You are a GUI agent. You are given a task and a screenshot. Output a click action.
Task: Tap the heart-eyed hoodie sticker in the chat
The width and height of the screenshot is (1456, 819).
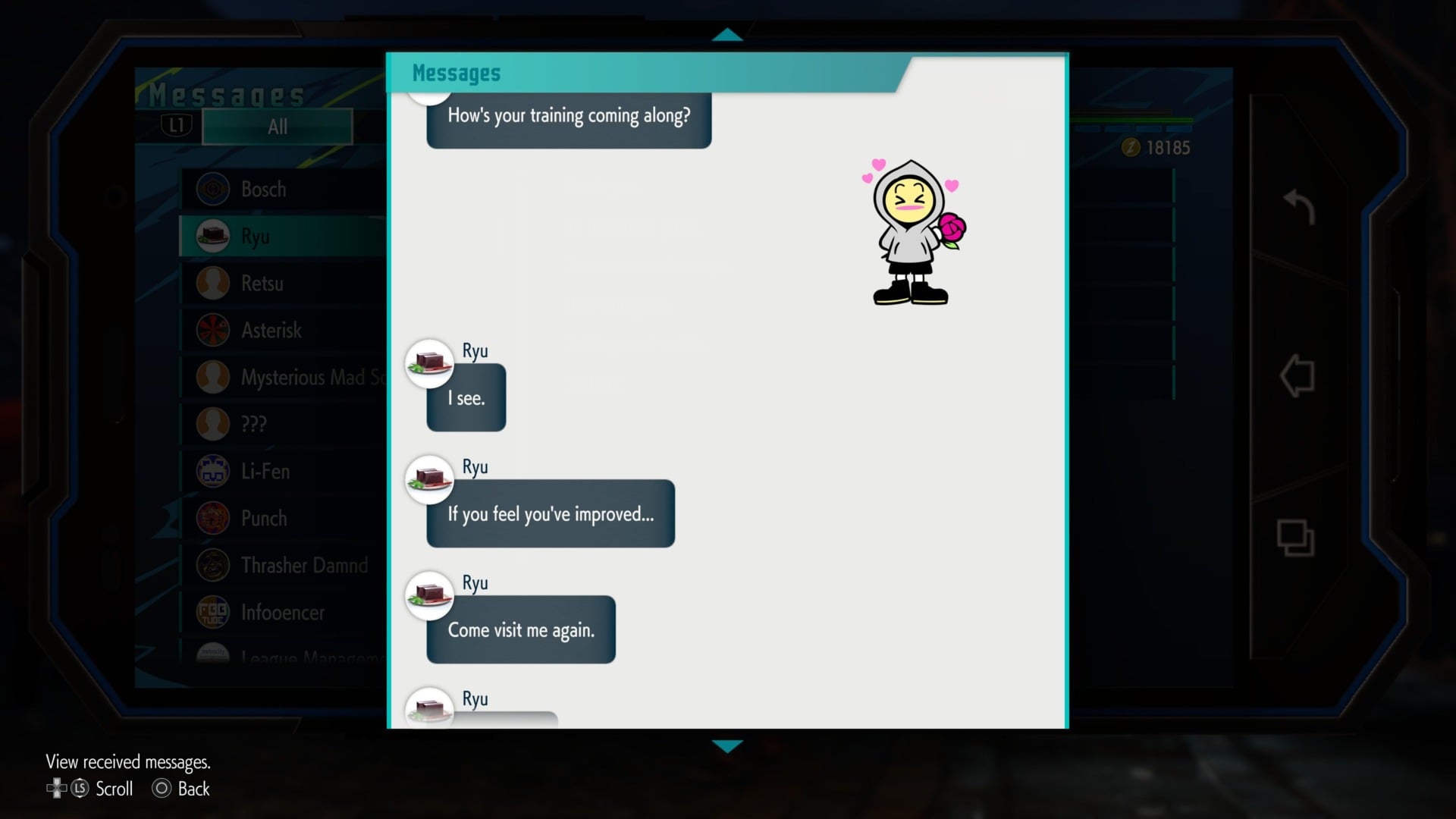click(x=910, y=231)
